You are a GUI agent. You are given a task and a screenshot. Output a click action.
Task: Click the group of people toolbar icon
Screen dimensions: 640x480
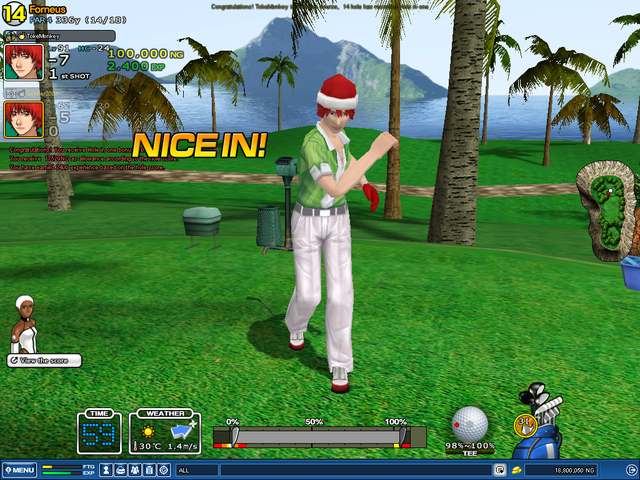134,469
